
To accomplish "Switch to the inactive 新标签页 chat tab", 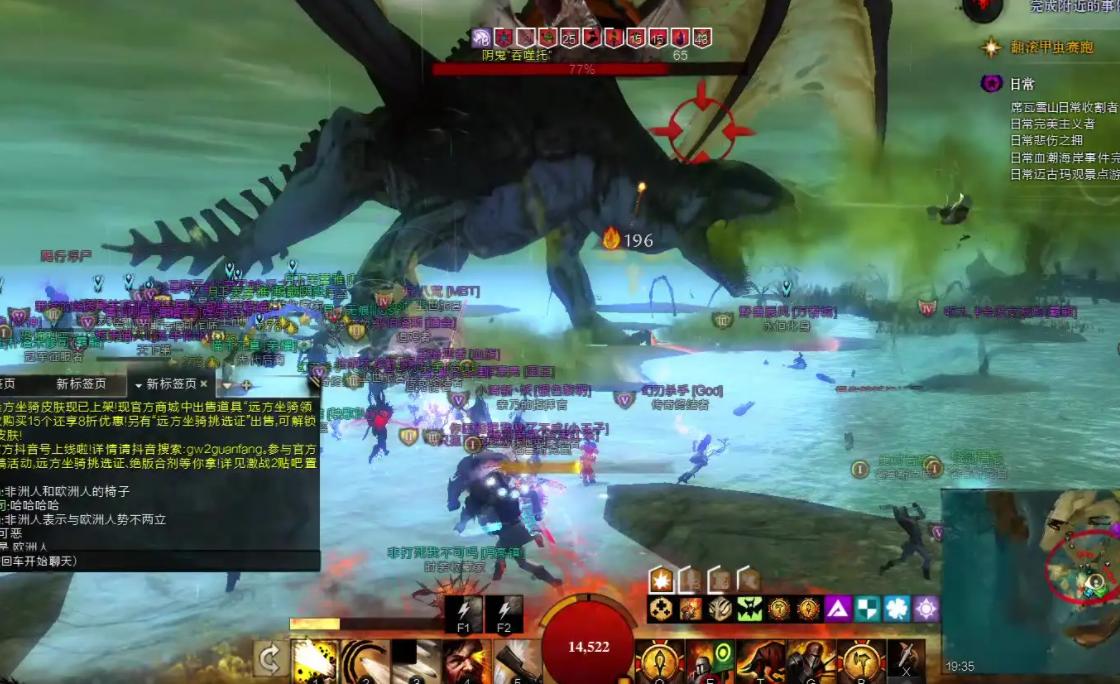I will point(80,384).
